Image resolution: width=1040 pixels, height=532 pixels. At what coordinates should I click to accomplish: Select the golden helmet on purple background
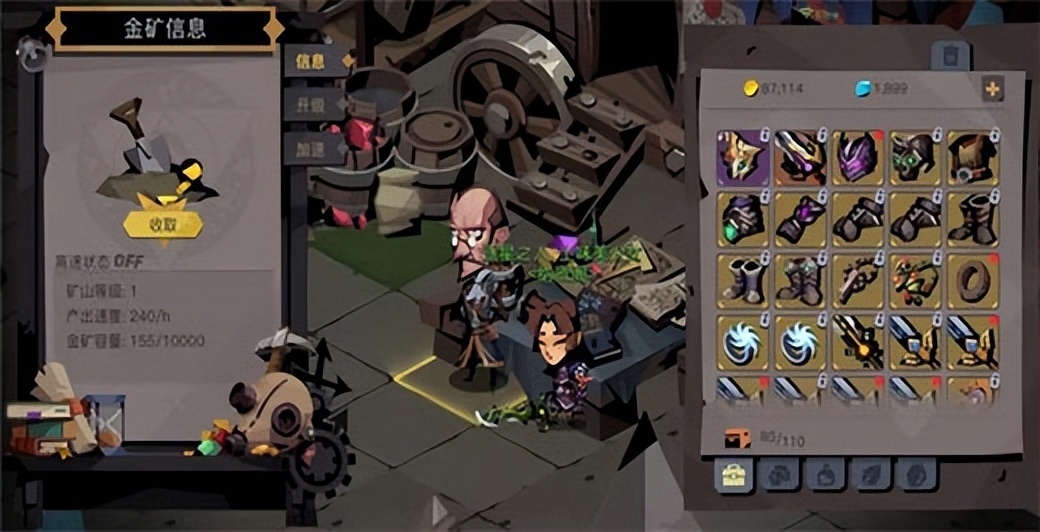(x=742, y=157)
